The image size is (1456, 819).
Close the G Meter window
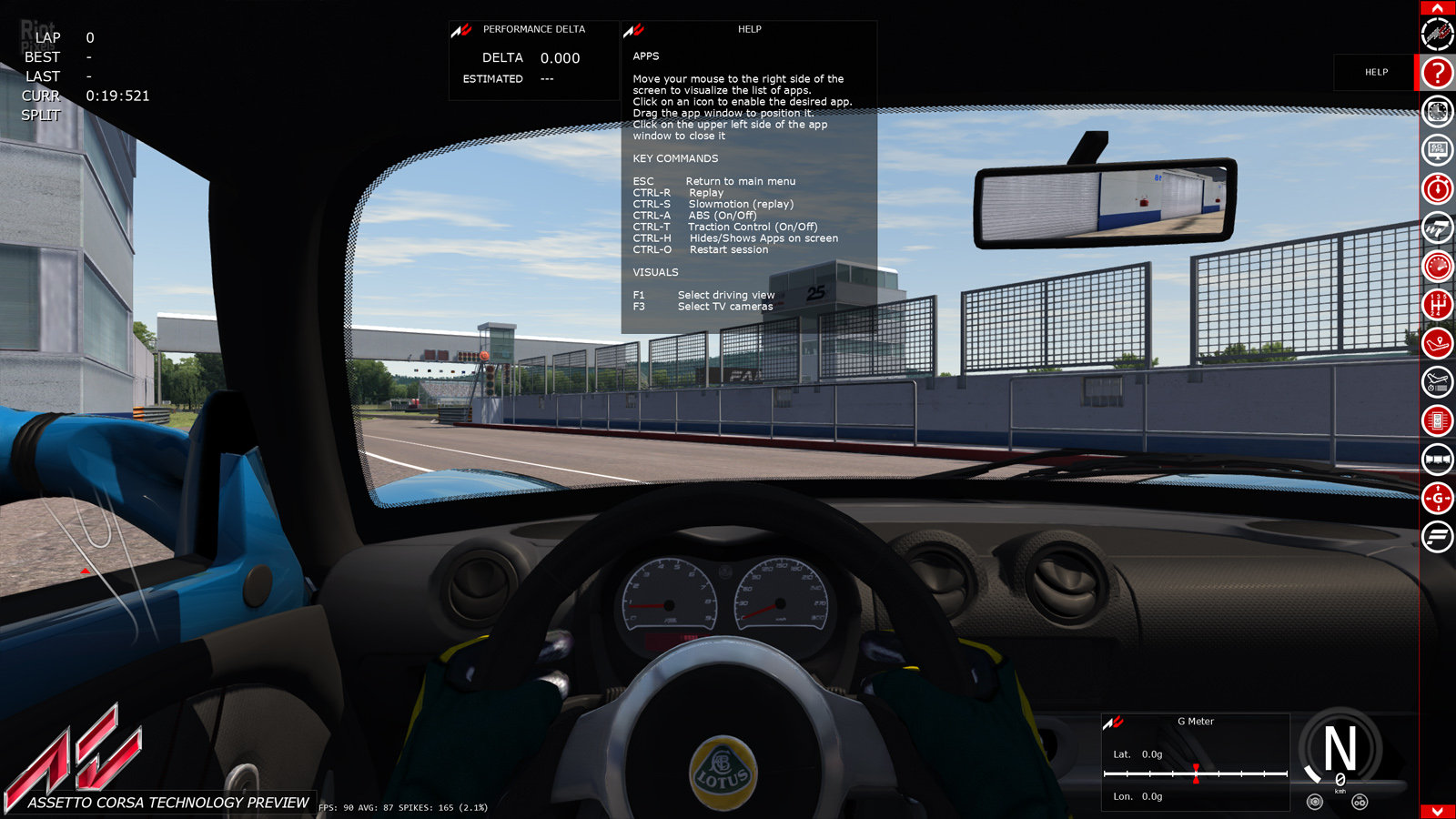point(1113,723)
